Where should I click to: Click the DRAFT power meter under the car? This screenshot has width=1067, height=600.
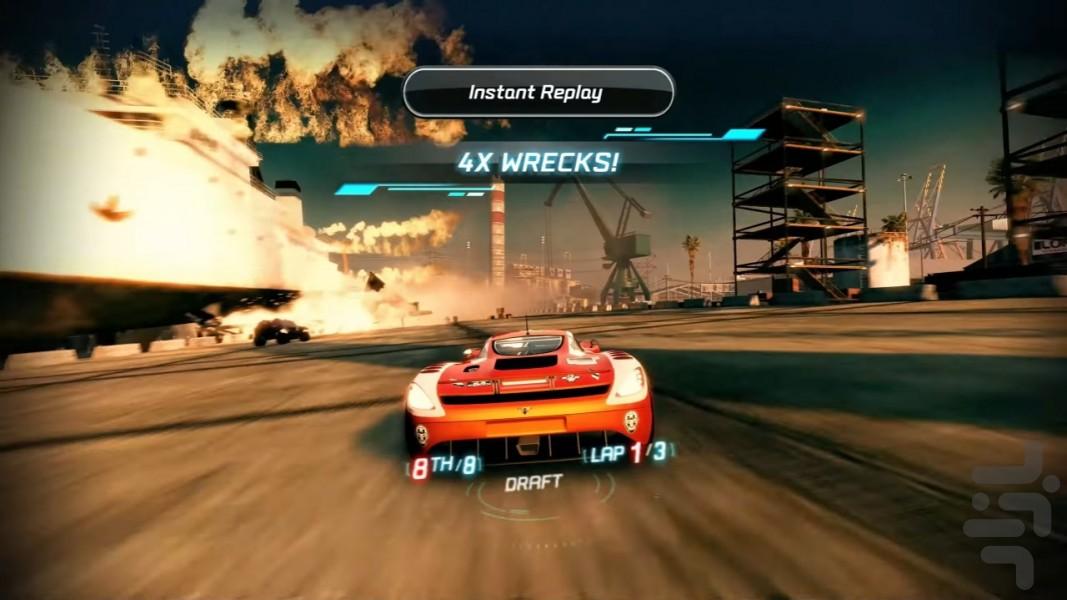(x=534, y=484)
